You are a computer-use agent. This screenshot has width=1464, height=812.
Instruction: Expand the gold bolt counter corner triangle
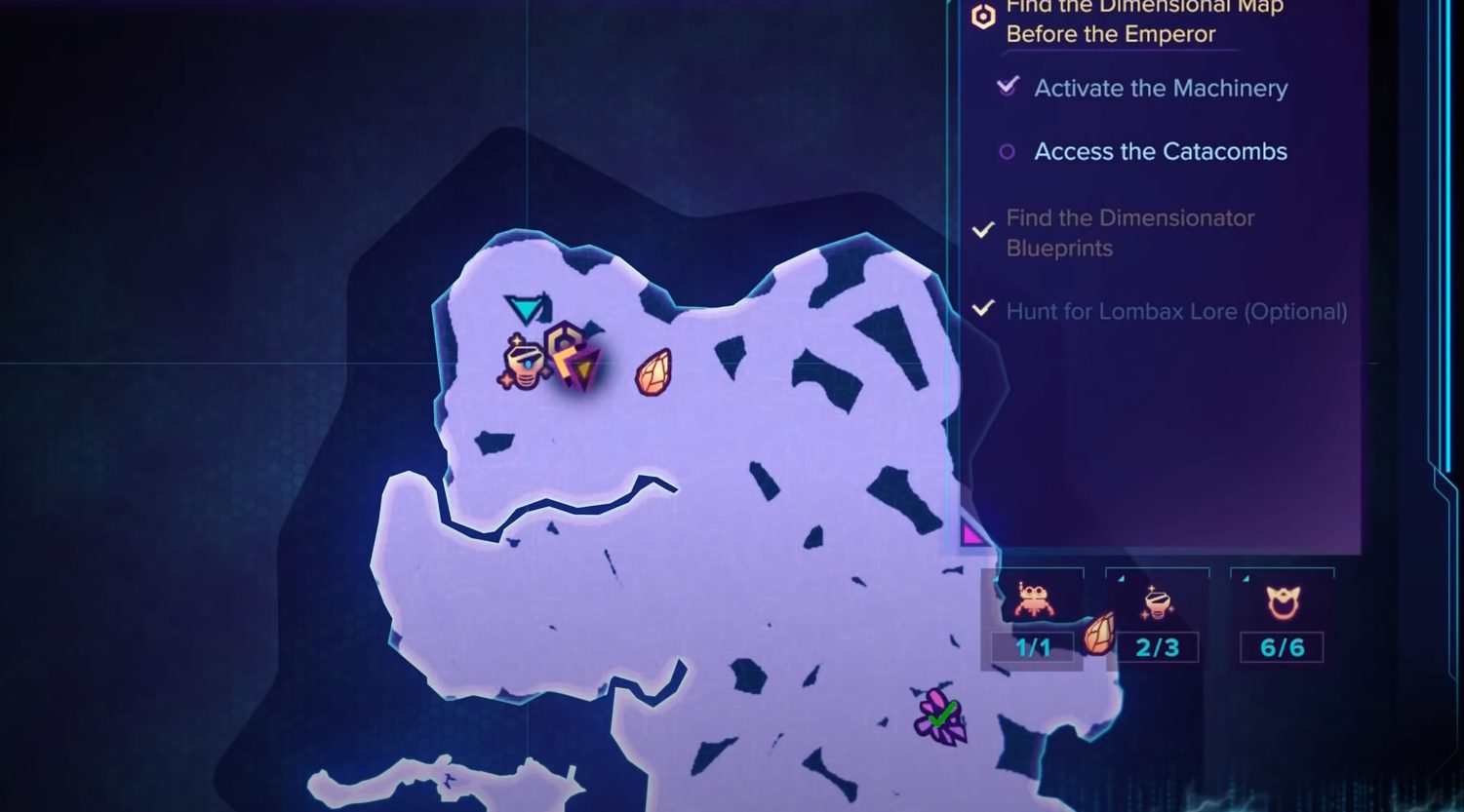pyautogui.click(x=1121, y=578)
